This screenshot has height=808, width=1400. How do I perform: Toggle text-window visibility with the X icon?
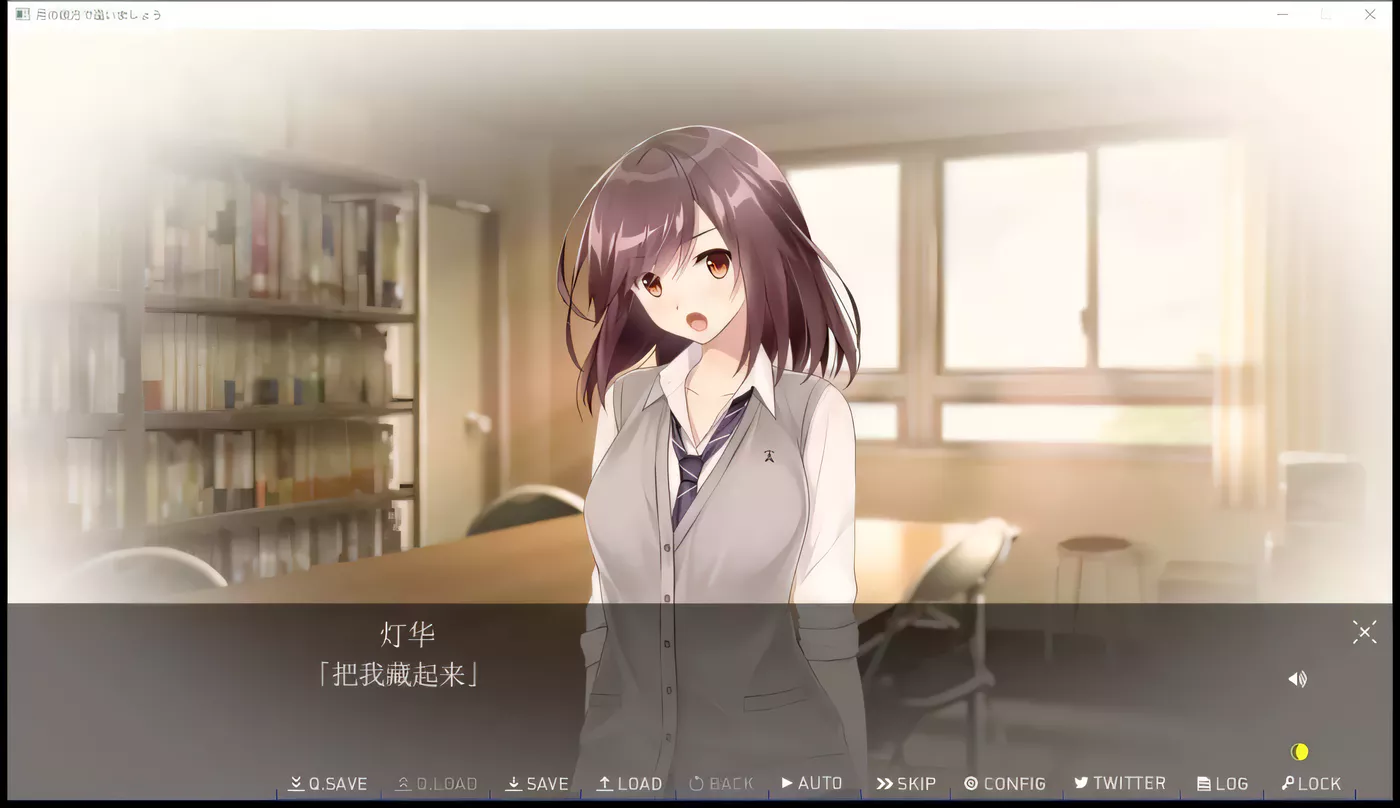pyautogui.click(x=1363, y=631)
